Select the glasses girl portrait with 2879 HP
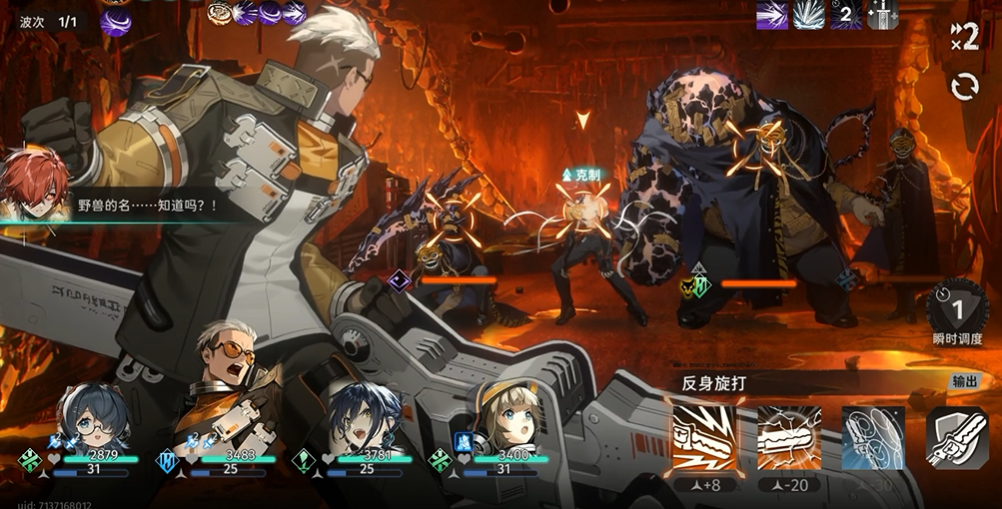 tap(94, 416)
